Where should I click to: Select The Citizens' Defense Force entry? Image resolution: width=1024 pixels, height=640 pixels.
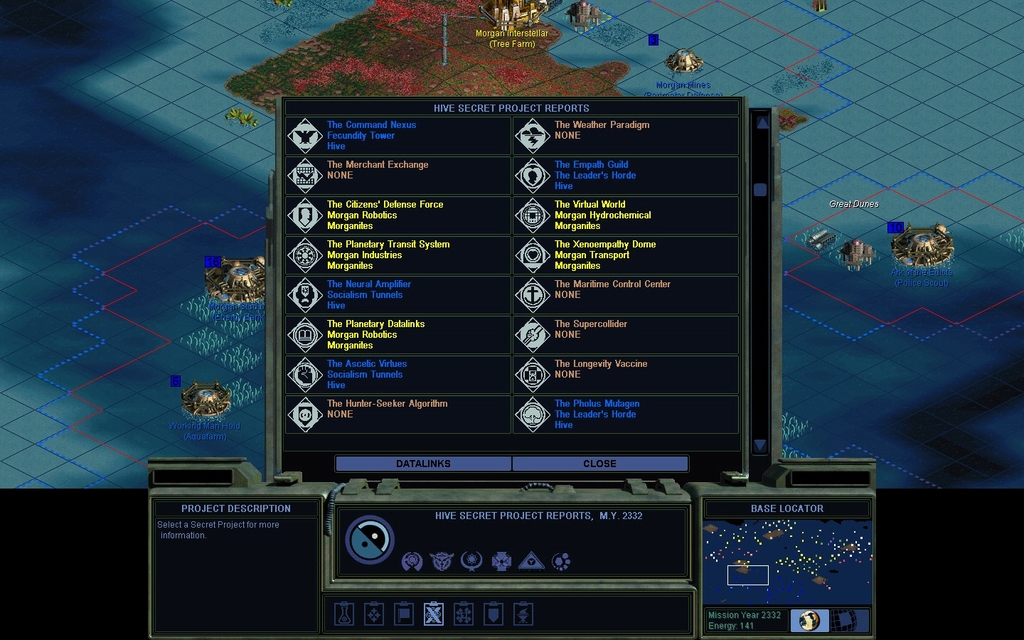(398, 215)
